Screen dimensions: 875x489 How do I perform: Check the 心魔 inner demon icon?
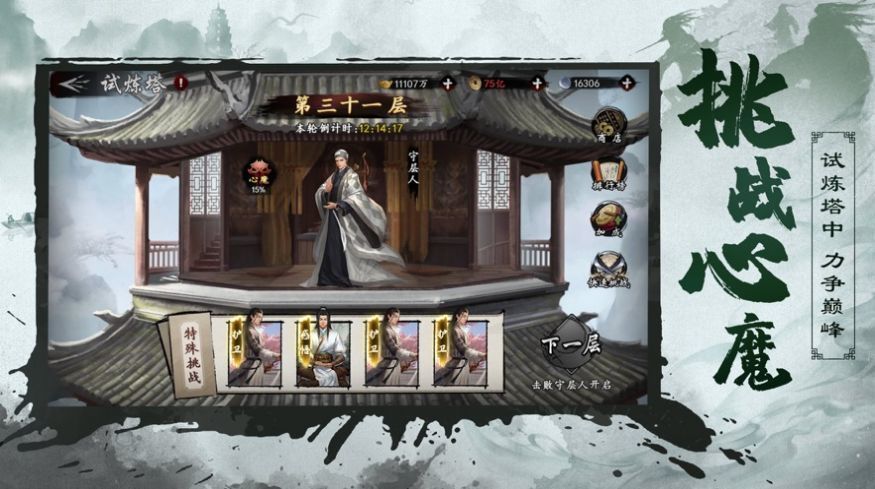259,174
